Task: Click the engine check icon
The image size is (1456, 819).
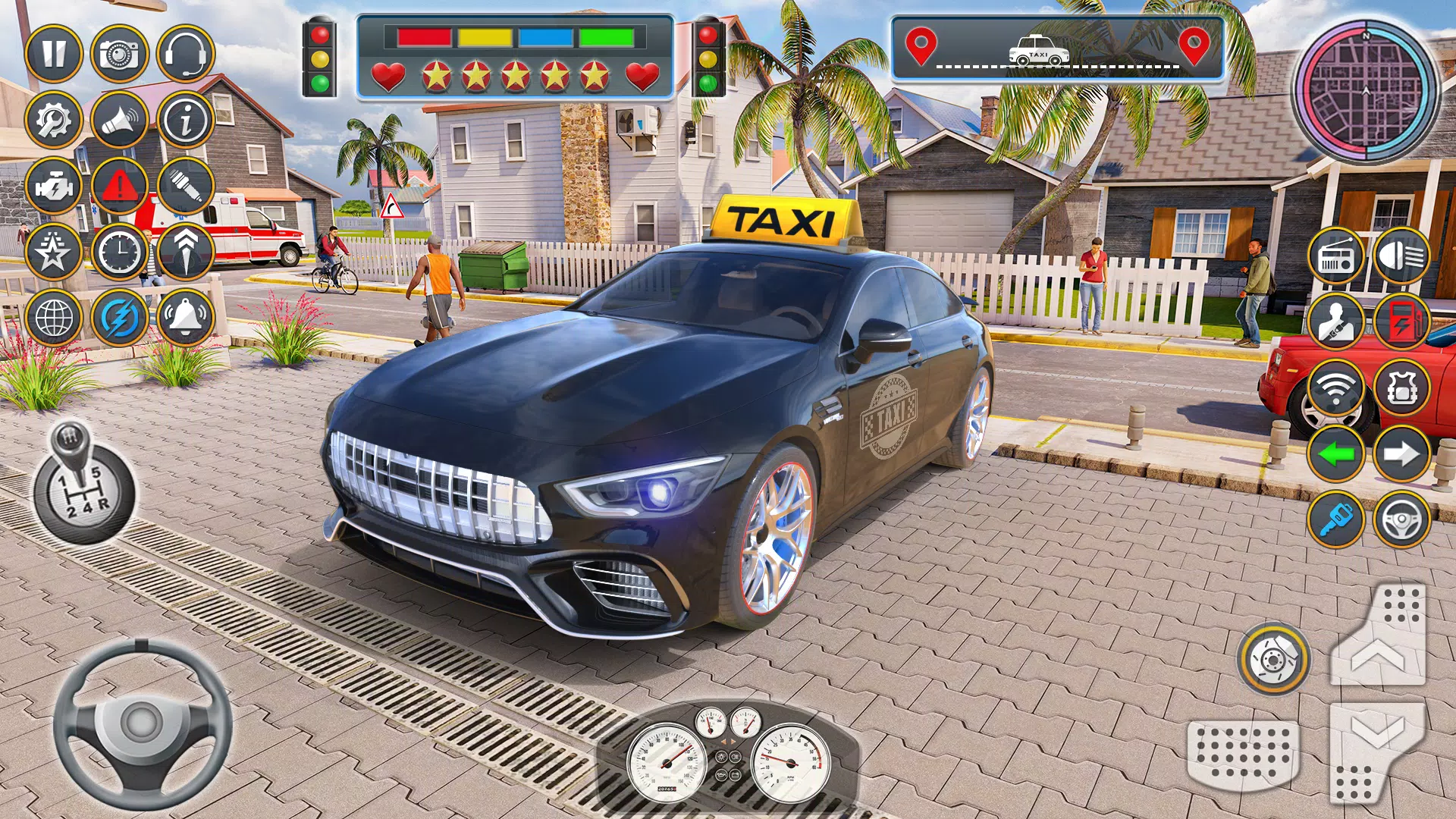Action: pyautogui.click(x=53, y=186)
